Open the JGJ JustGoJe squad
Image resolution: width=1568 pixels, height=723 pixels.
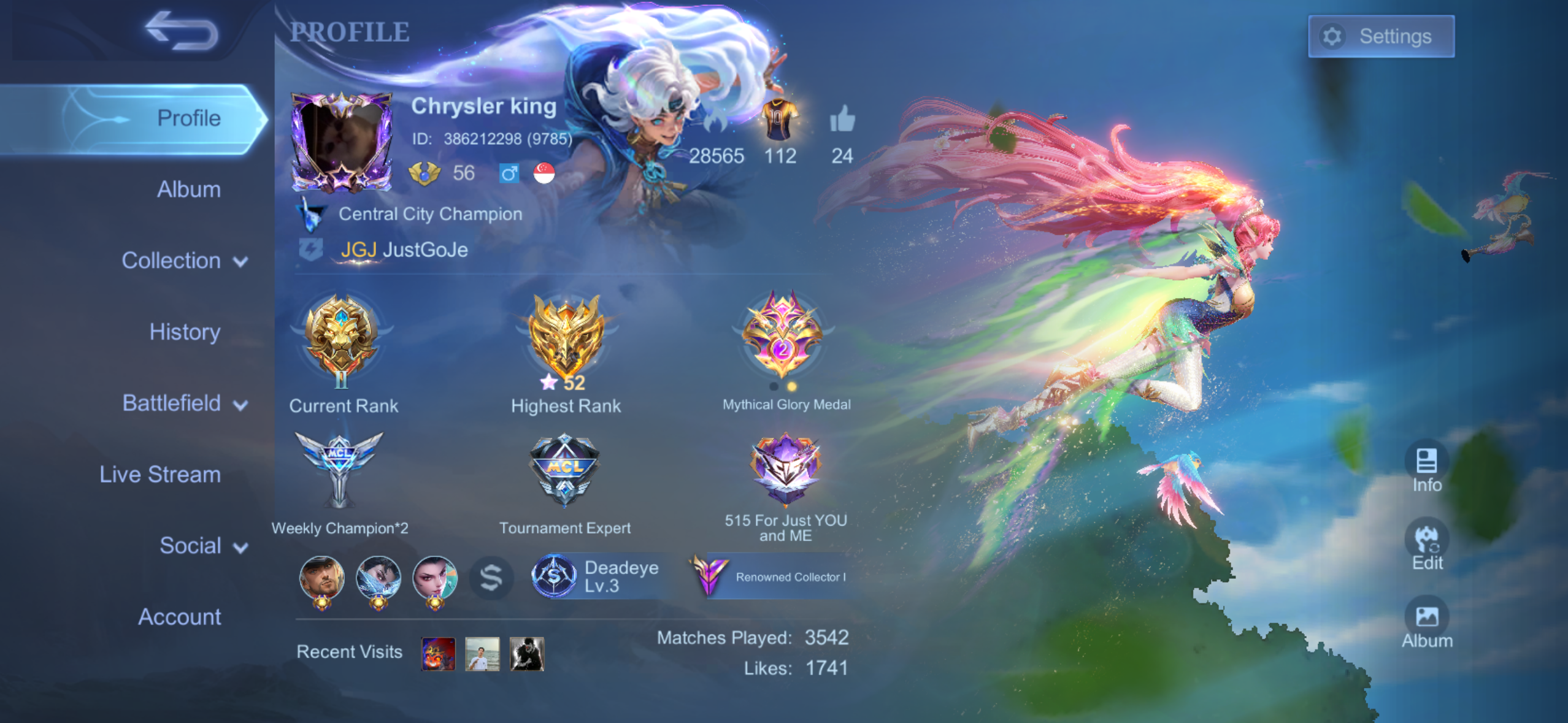click(404, 250)
